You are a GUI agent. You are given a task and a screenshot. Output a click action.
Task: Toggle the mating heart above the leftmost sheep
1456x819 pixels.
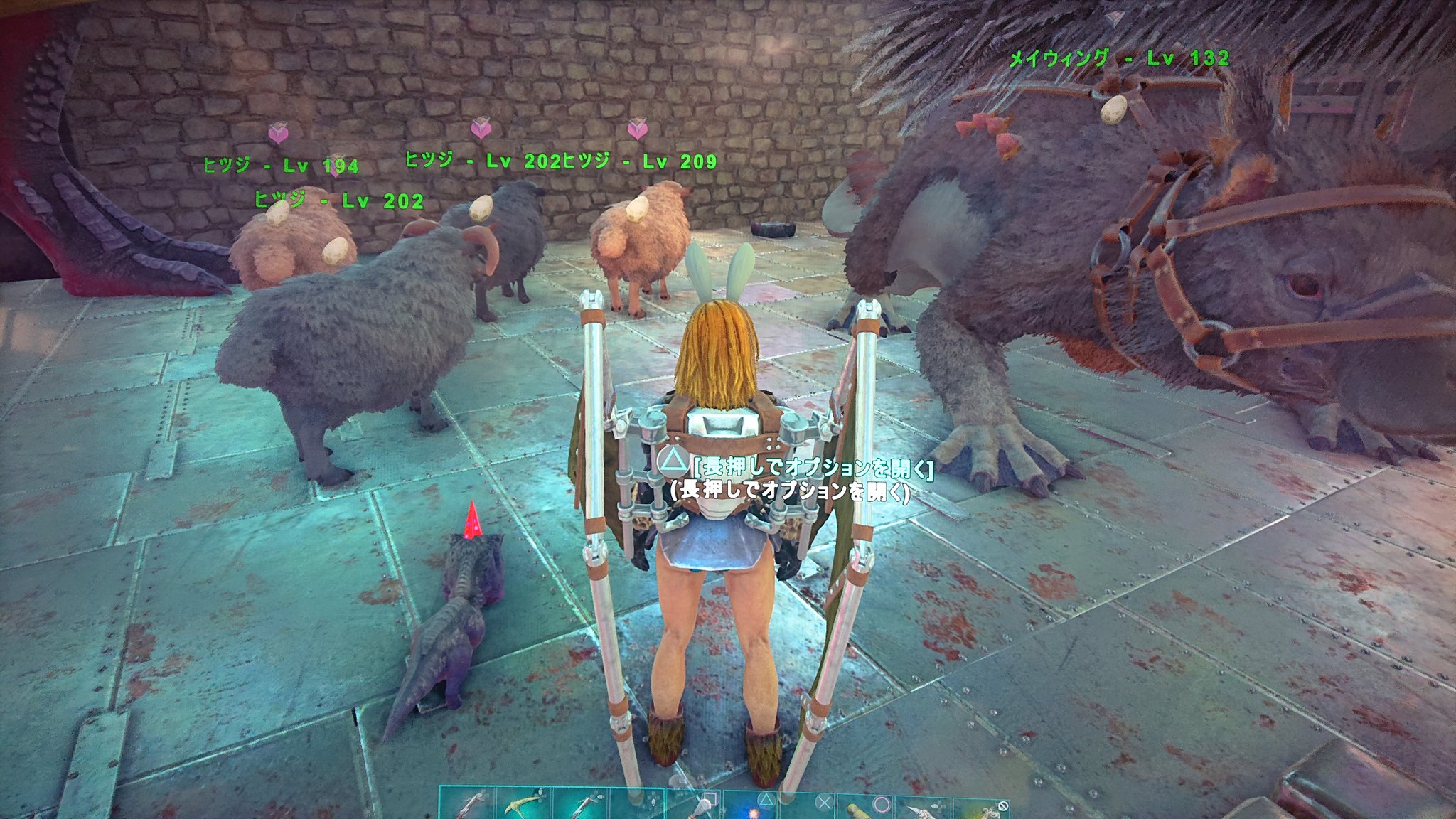click(279, 134)
